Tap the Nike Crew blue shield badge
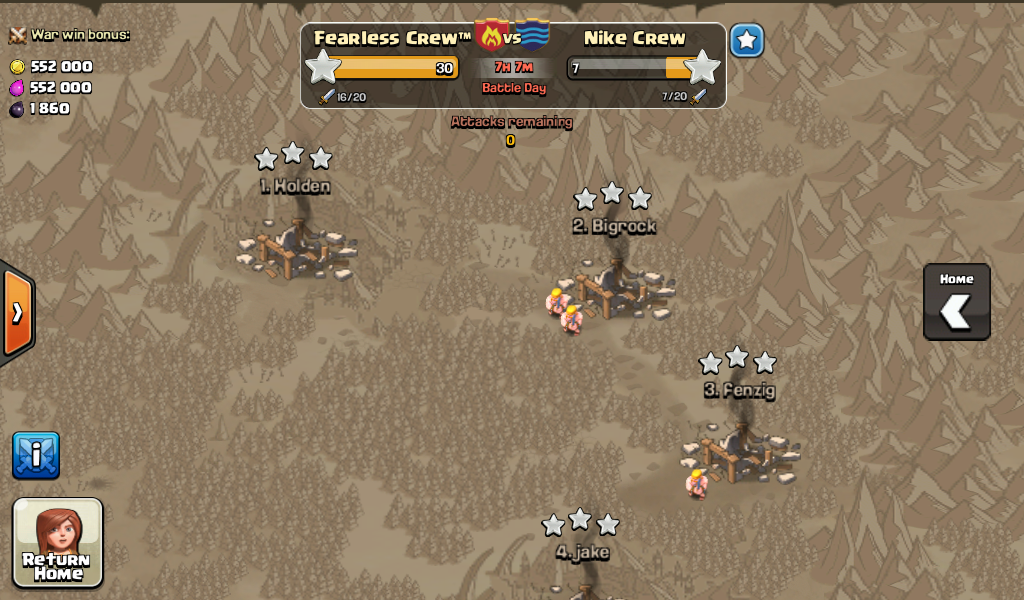 pos(534,35)
